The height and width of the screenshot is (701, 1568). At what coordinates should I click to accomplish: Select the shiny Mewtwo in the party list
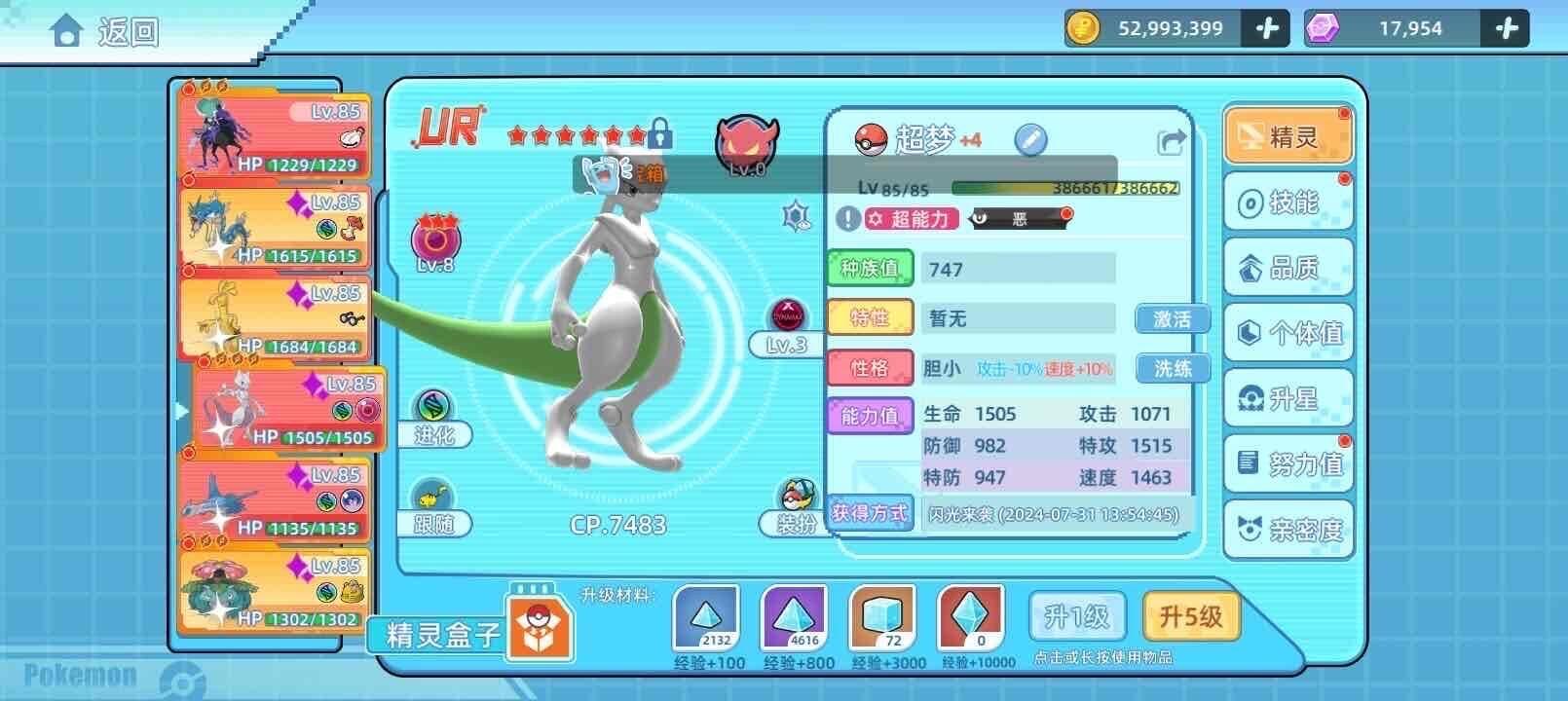[276, 409]
